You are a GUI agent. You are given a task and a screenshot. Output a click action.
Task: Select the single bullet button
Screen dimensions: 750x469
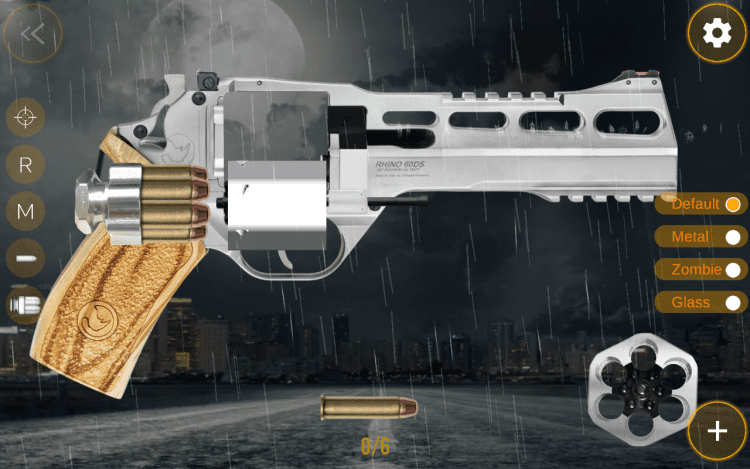[x=26, y=258]
